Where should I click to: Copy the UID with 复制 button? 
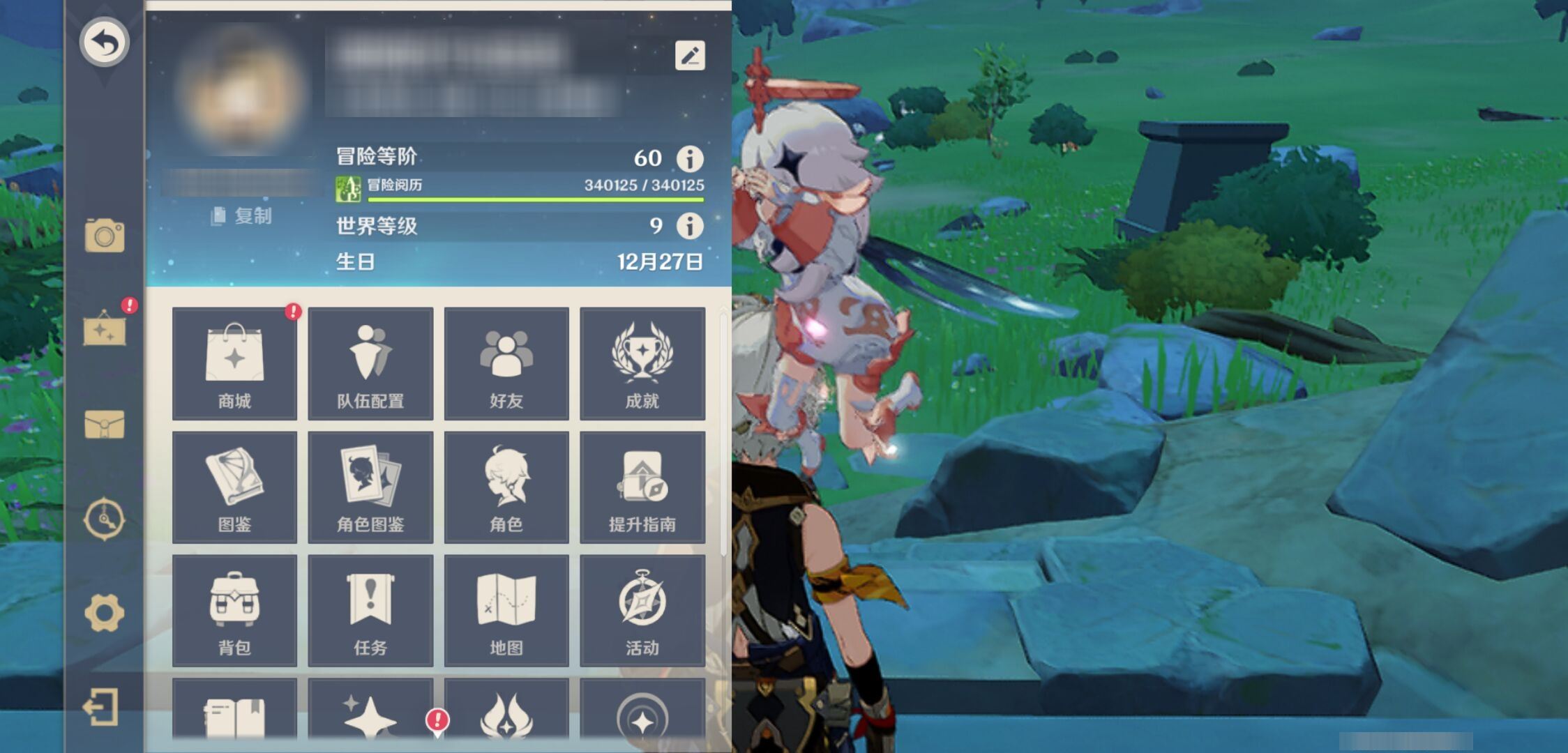tap(242, 216)
